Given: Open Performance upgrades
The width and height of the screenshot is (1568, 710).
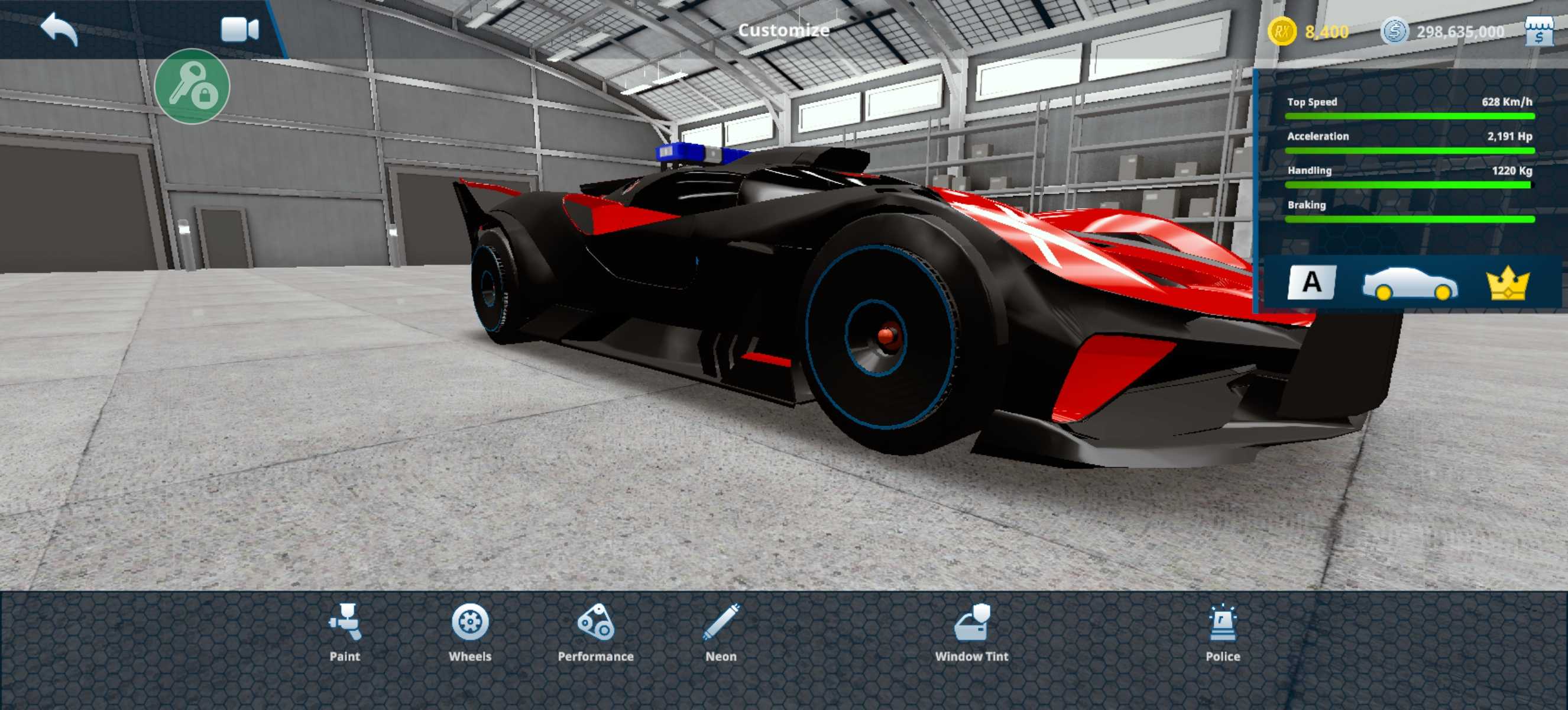Looking at the screenshot, I should tap(595, 632).
